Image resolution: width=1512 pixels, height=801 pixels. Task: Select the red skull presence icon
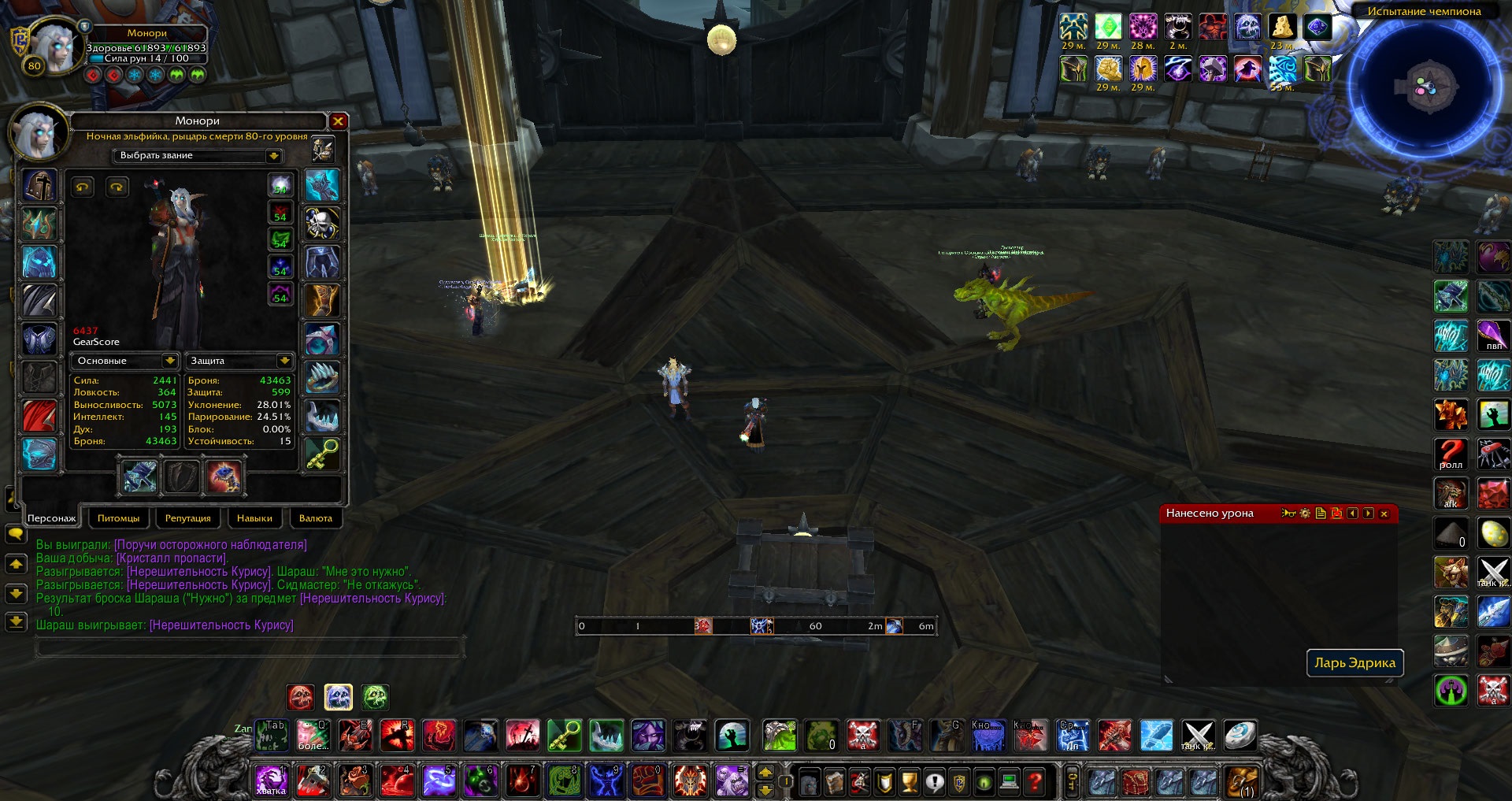pyautogui.click(x=301, y=697)
